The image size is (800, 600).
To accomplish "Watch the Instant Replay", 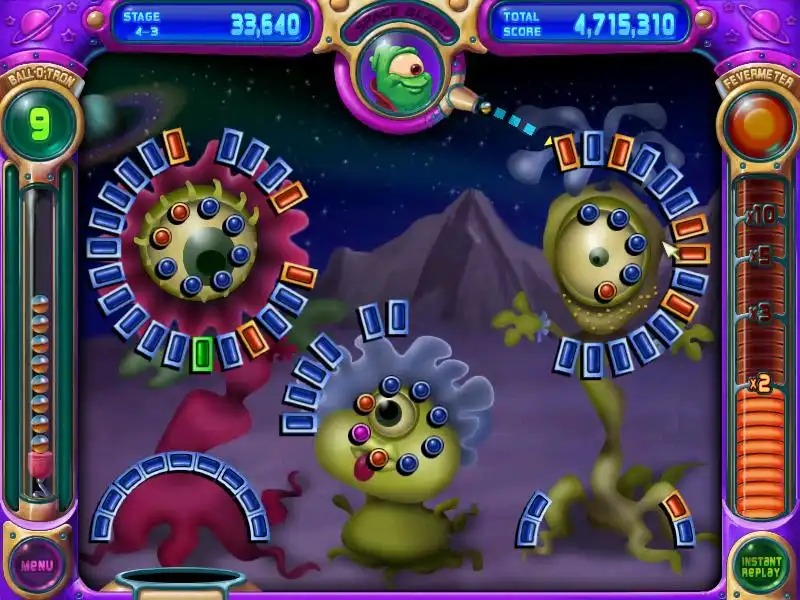I will (761, 565).
